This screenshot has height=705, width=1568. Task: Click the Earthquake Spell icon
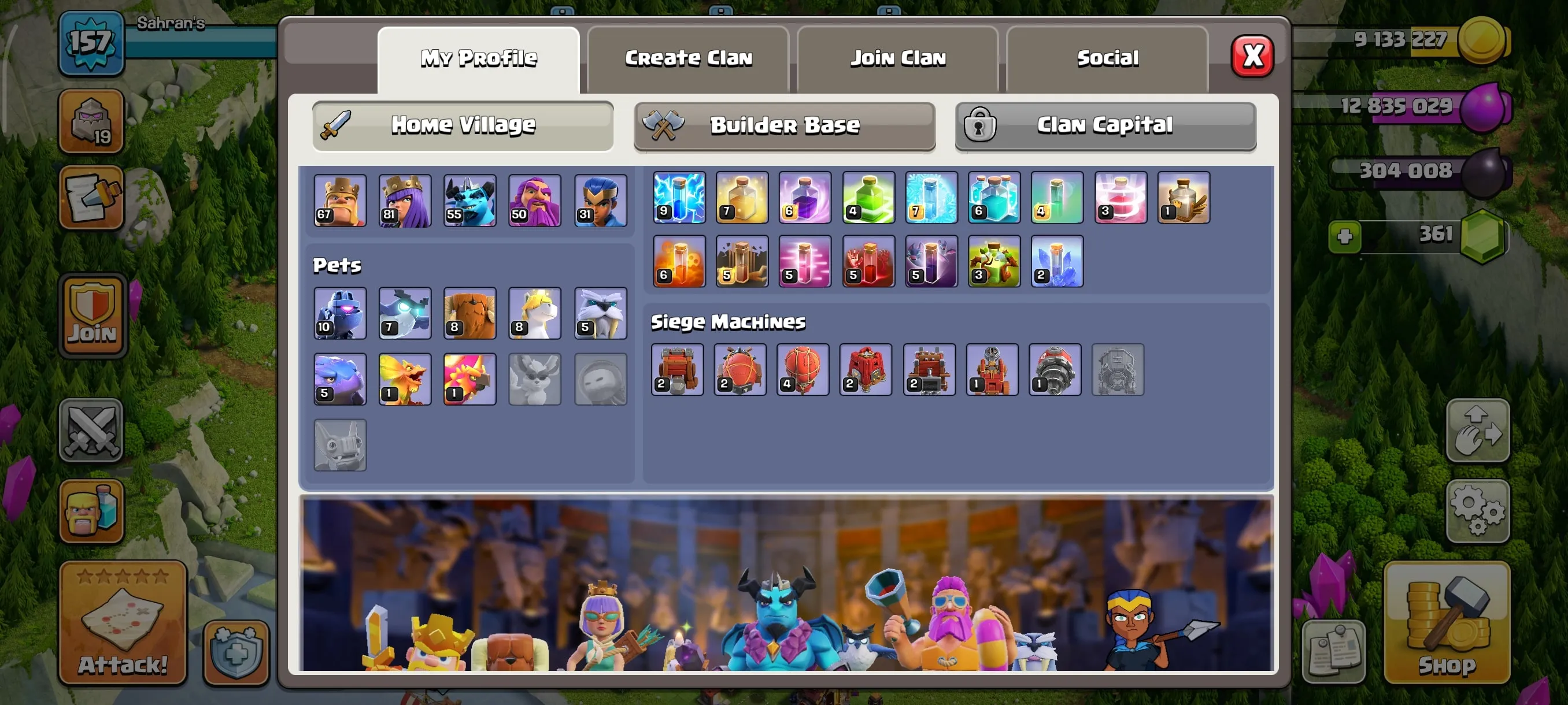(x=741, y=262)
